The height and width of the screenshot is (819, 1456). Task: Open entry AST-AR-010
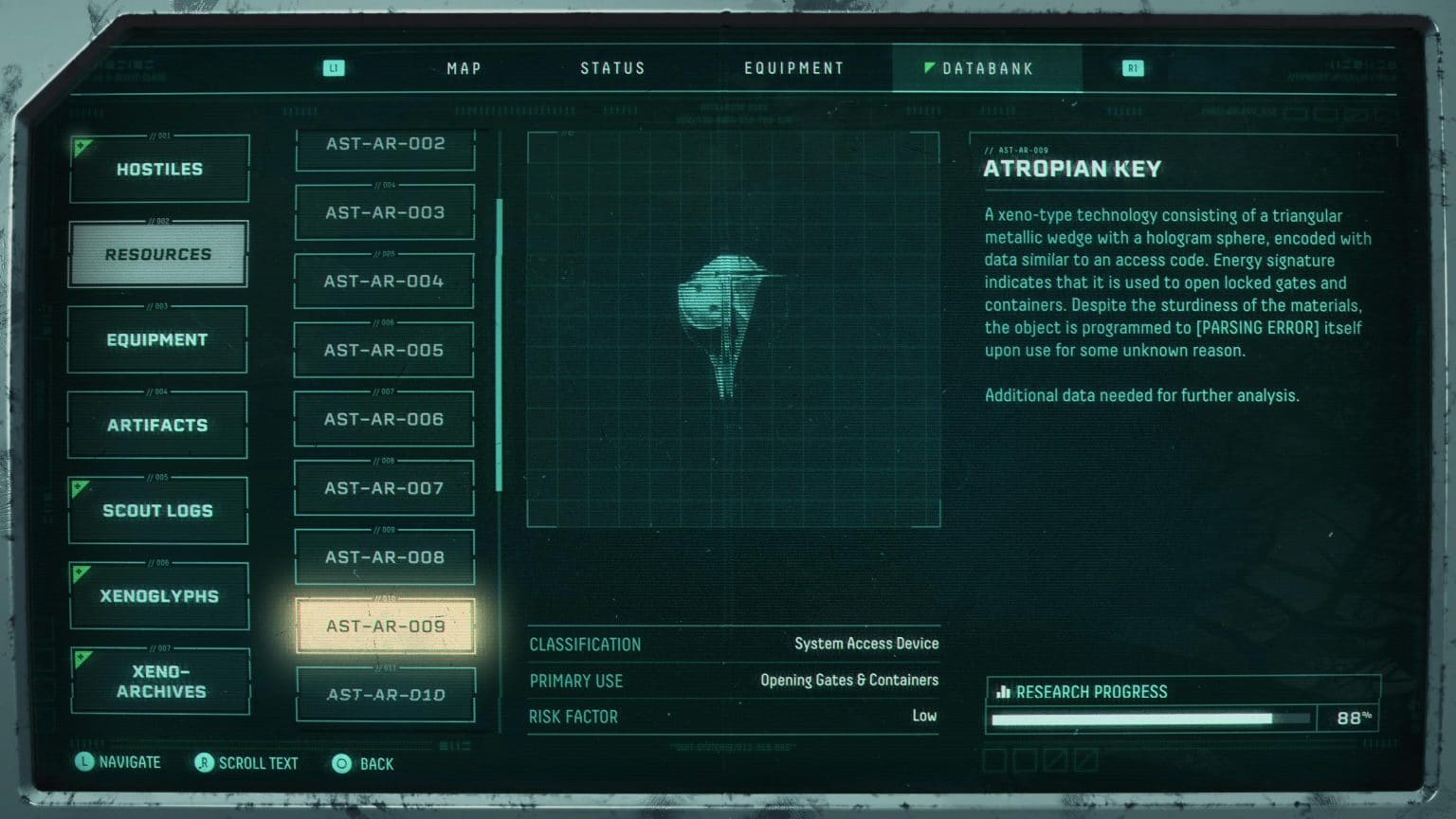pyautogui.click(x=386, y=695)
